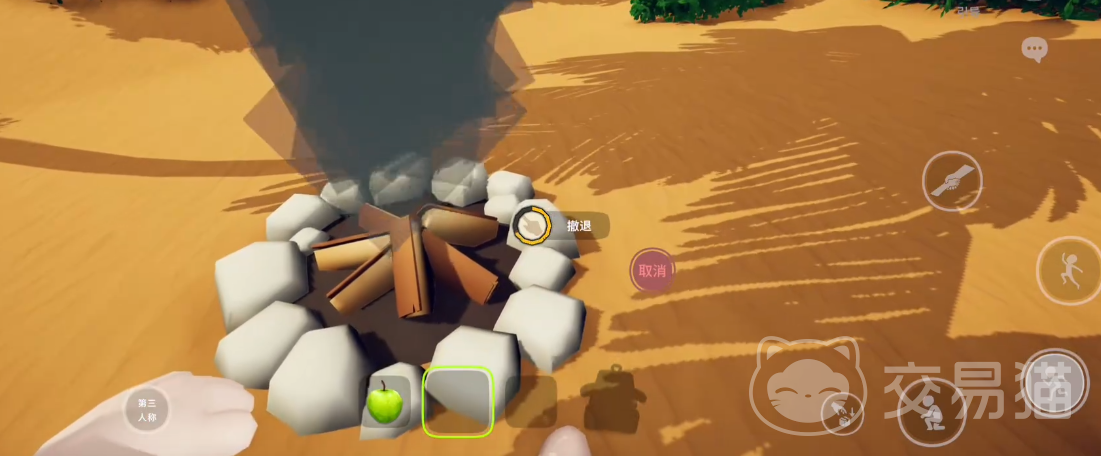Tap the jumping figure button
Image resolution: width=1101 pixels, height=456 pixels.
(1069, 271)
